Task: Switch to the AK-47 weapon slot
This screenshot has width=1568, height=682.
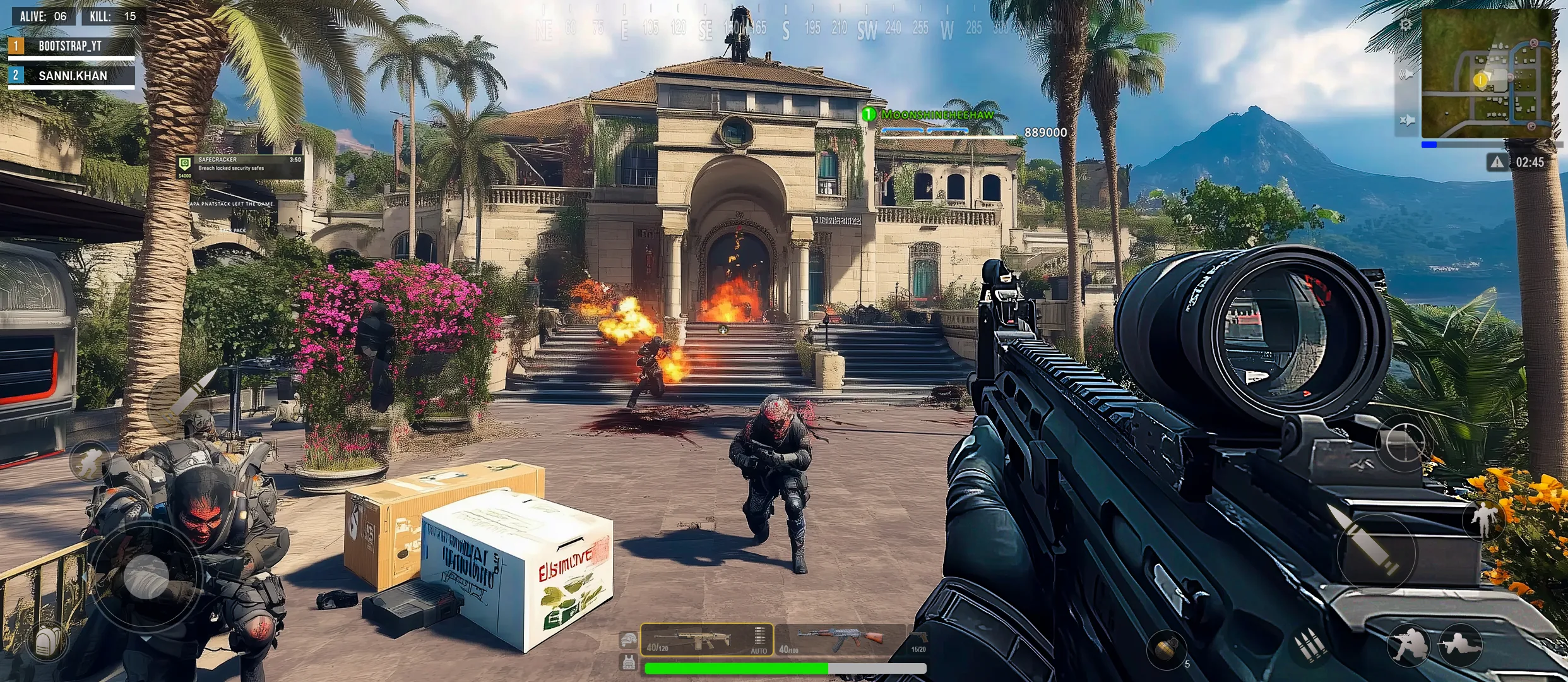Action: (x=840, y=640)
